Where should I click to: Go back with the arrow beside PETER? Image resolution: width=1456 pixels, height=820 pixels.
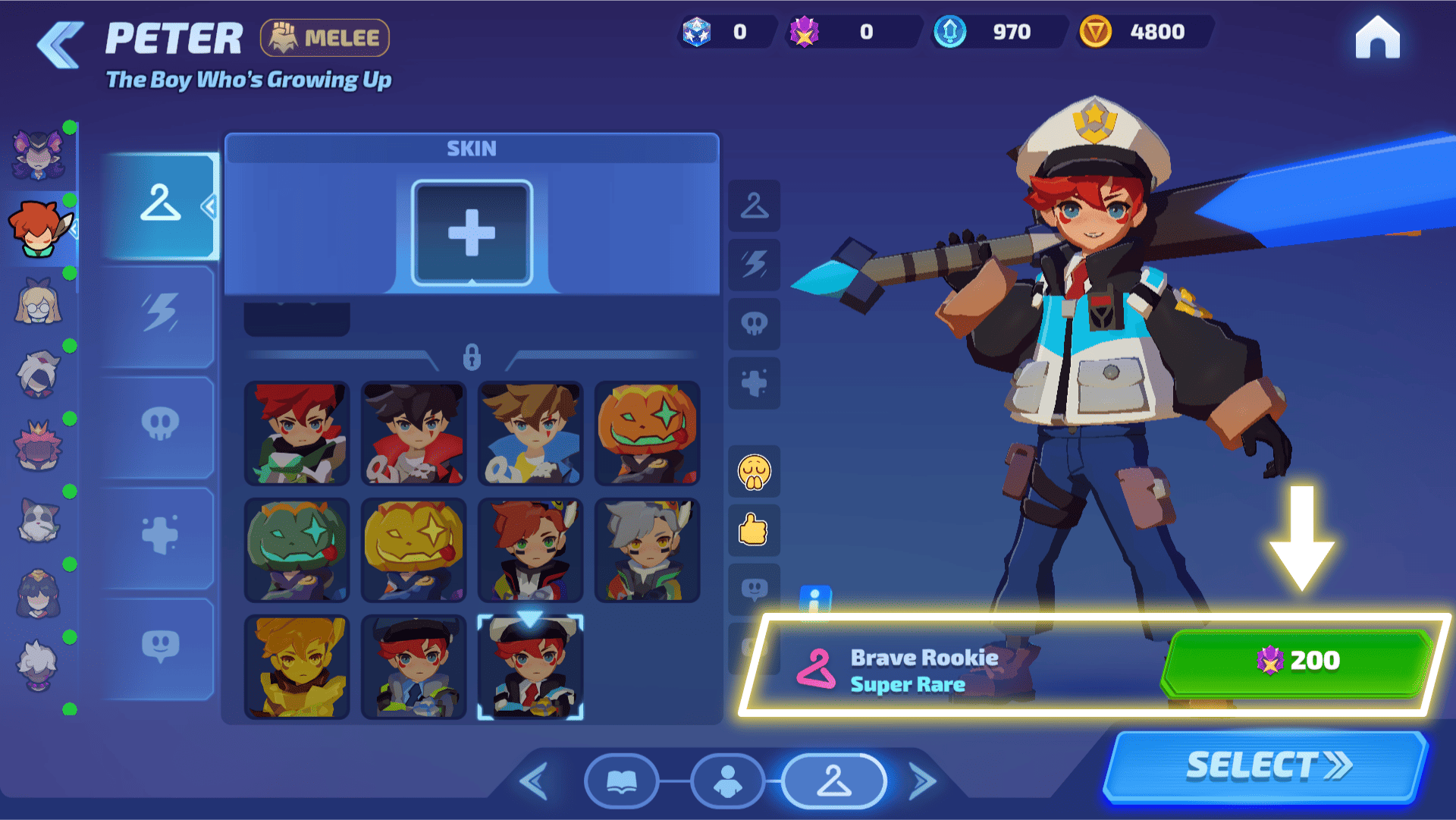point(61,46)
